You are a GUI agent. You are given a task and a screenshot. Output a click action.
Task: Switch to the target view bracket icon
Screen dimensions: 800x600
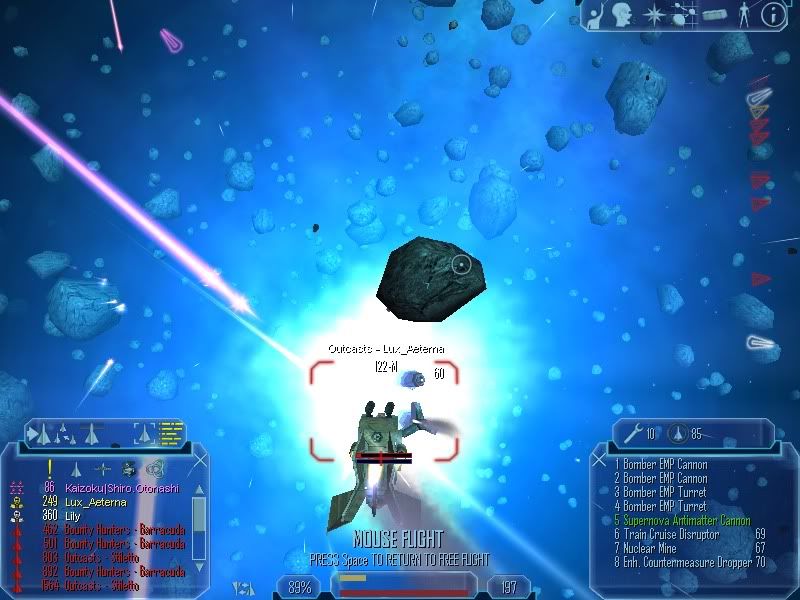pyautogui.click(x=145, y=433)
